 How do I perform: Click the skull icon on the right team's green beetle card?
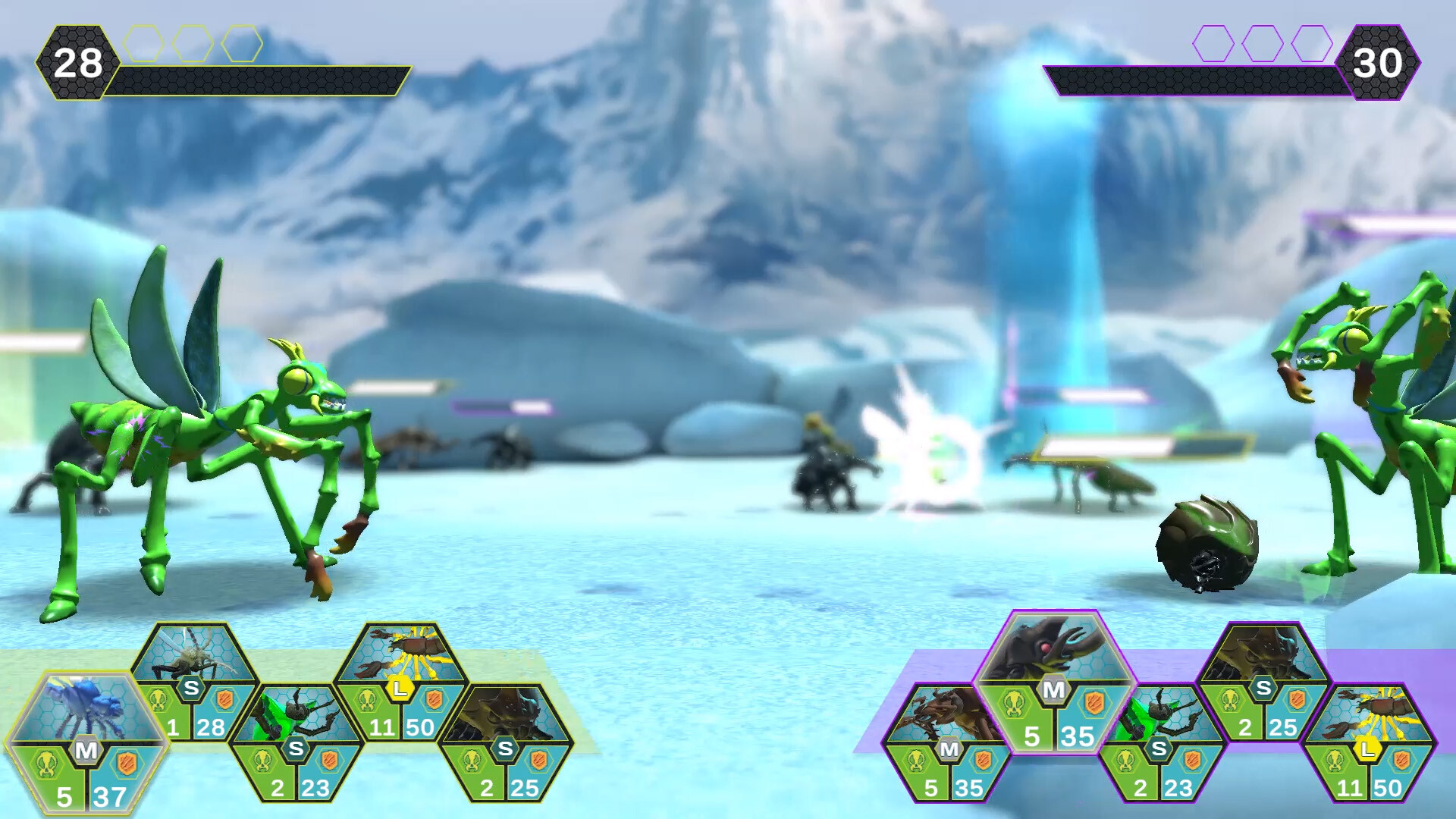1128,763
